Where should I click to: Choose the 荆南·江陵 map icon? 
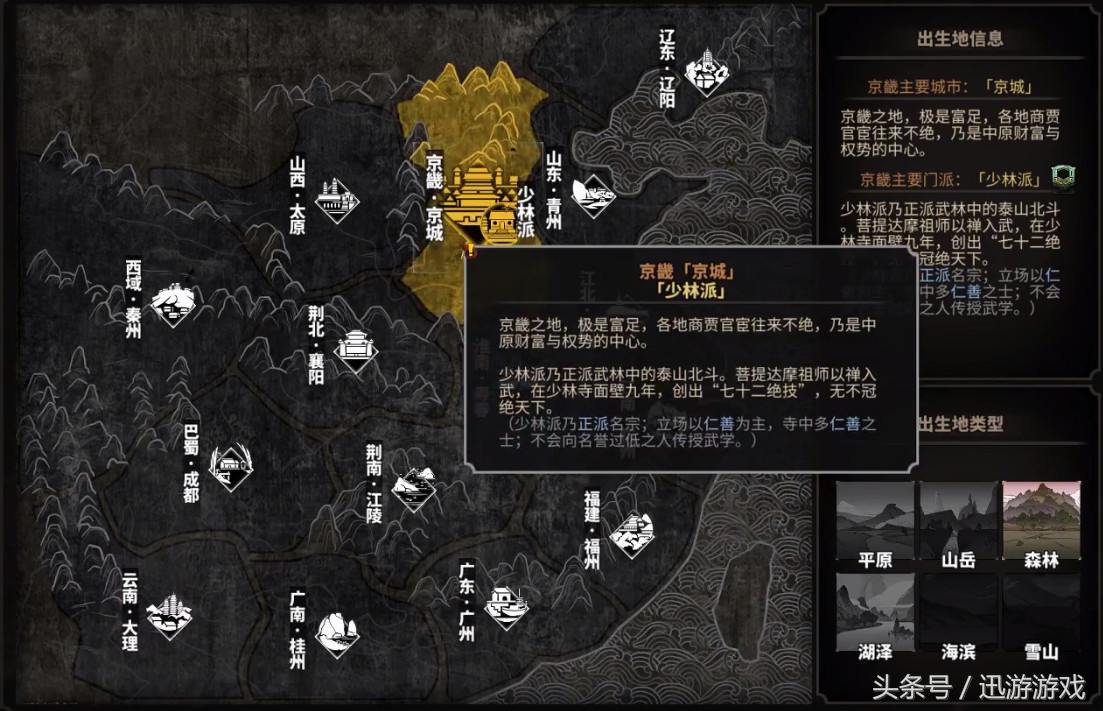(x=414, y=489)
